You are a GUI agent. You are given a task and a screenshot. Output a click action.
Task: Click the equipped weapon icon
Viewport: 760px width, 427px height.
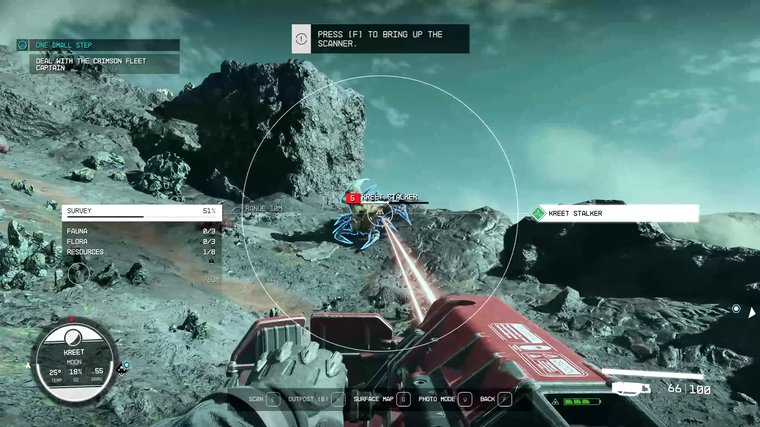pos(632,388)
